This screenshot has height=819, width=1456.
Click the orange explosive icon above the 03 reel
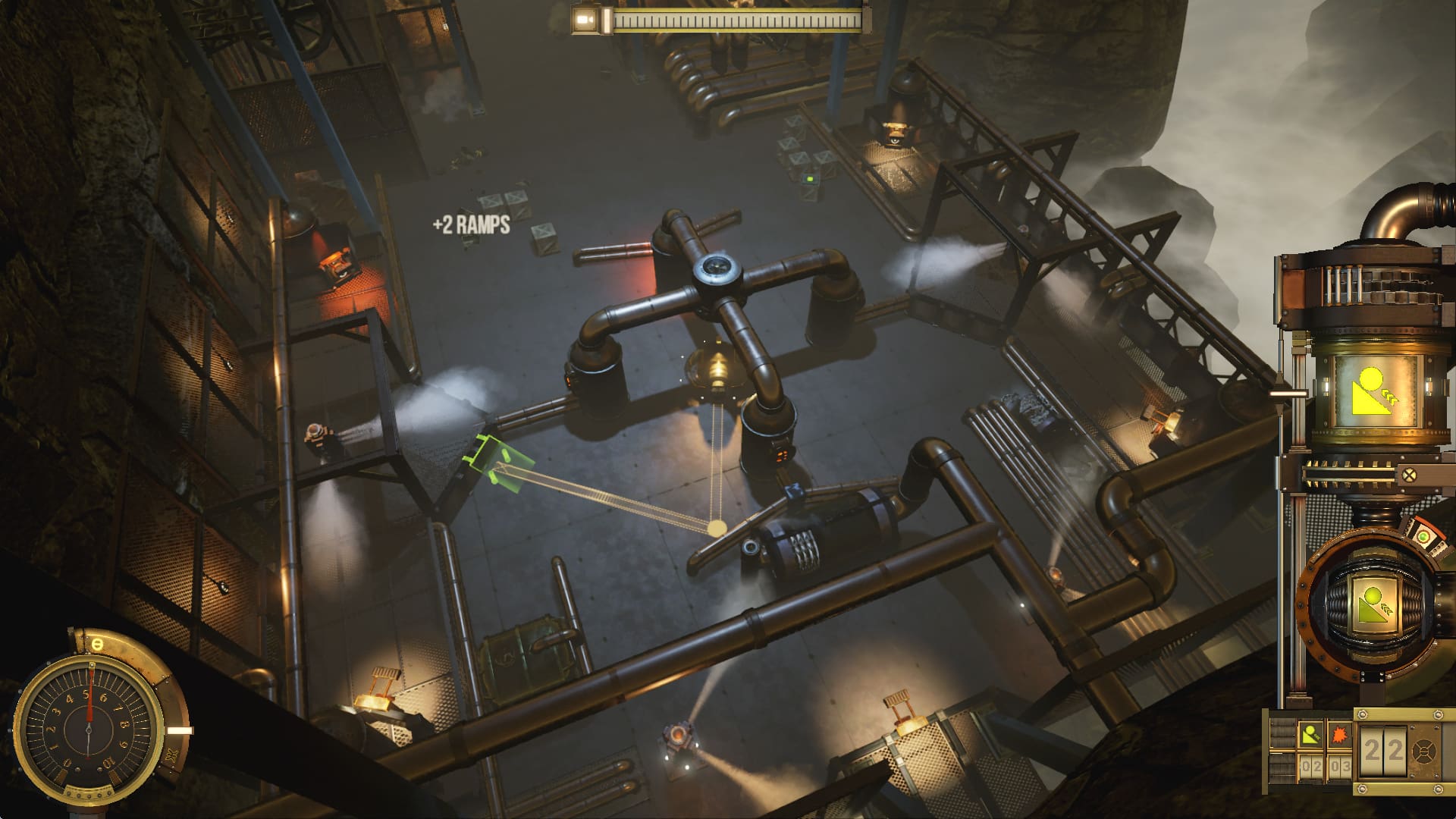tap(1338, 736)
